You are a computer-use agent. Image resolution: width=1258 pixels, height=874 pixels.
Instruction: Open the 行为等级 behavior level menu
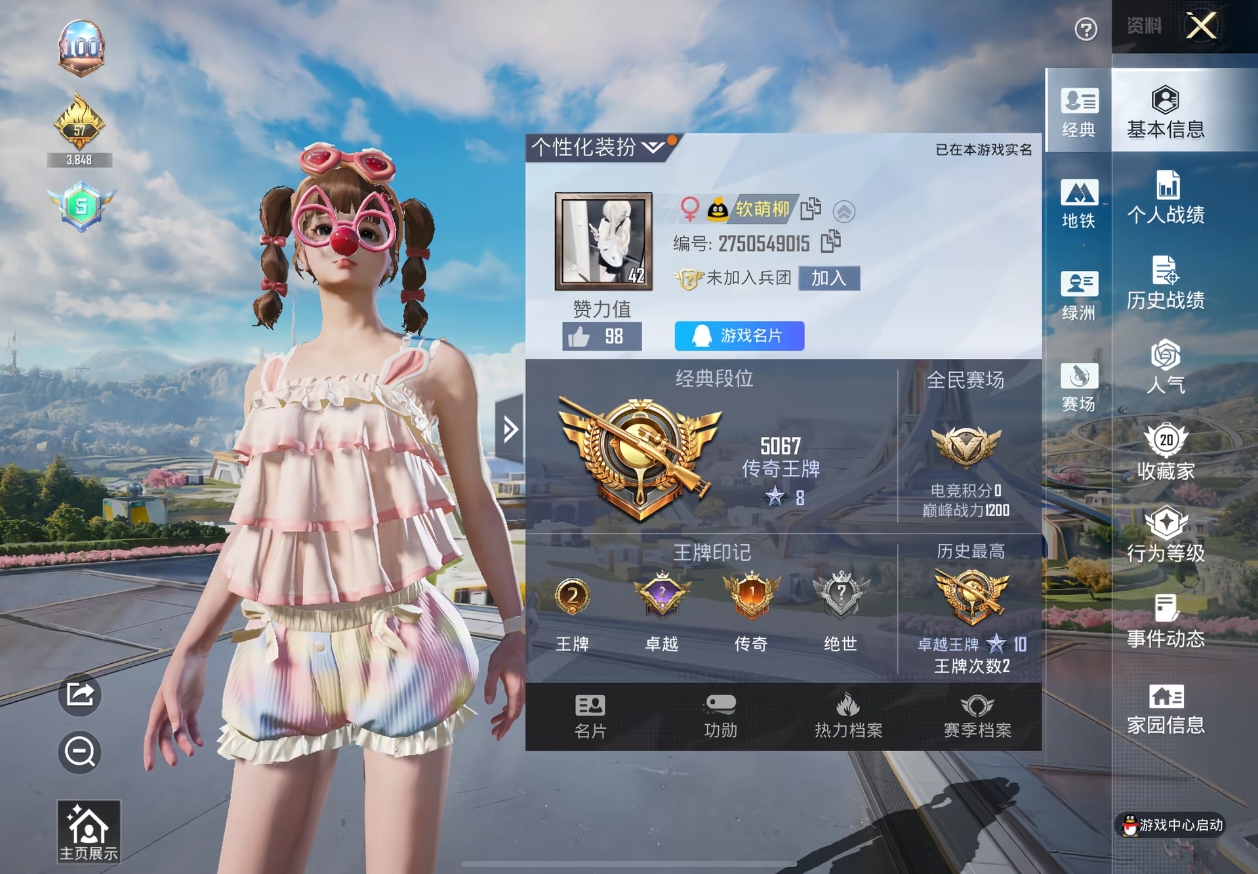pos(1165,536)
